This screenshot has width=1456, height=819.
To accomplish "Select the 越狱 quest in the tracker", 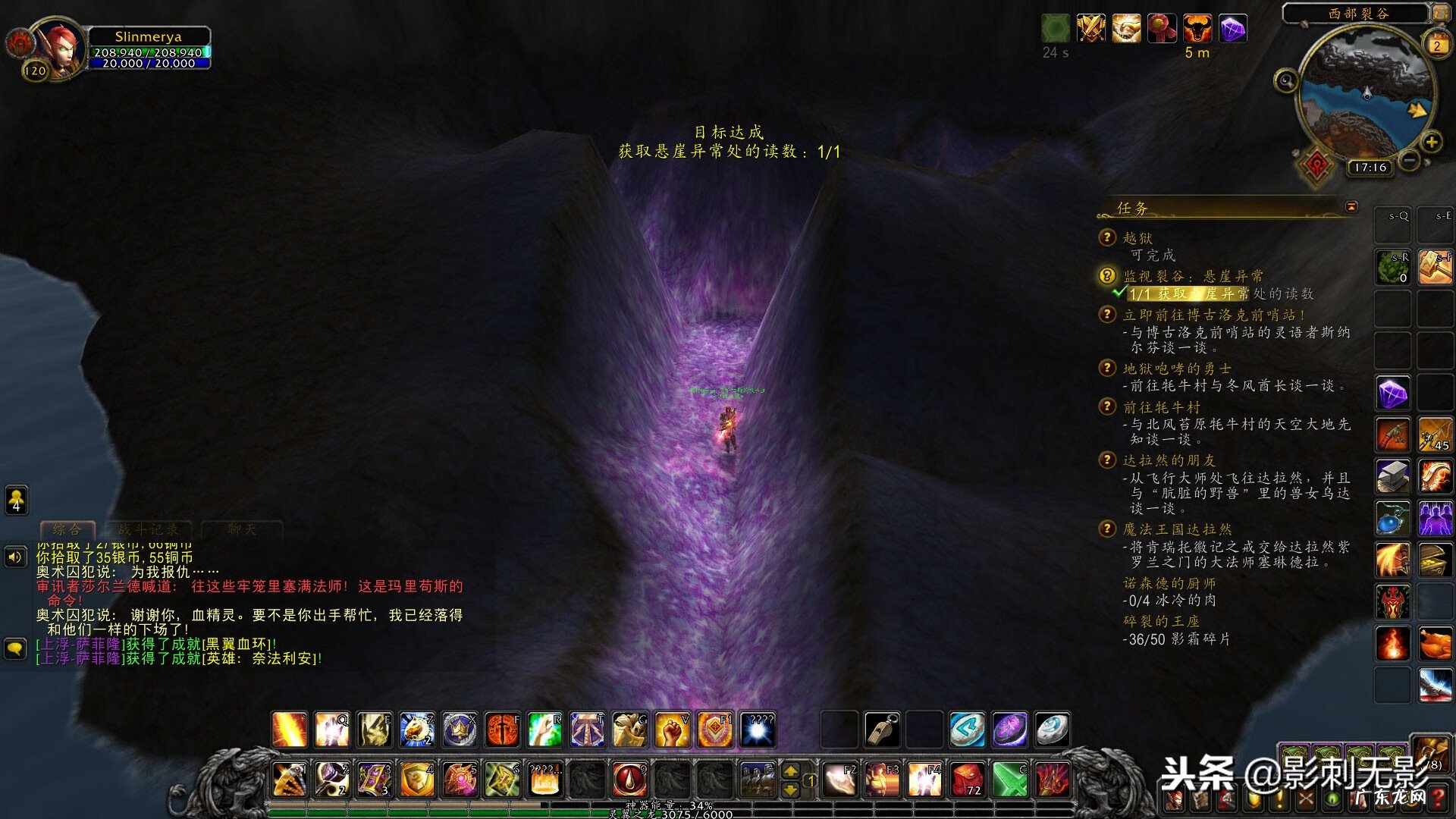I will (1137, 238).
